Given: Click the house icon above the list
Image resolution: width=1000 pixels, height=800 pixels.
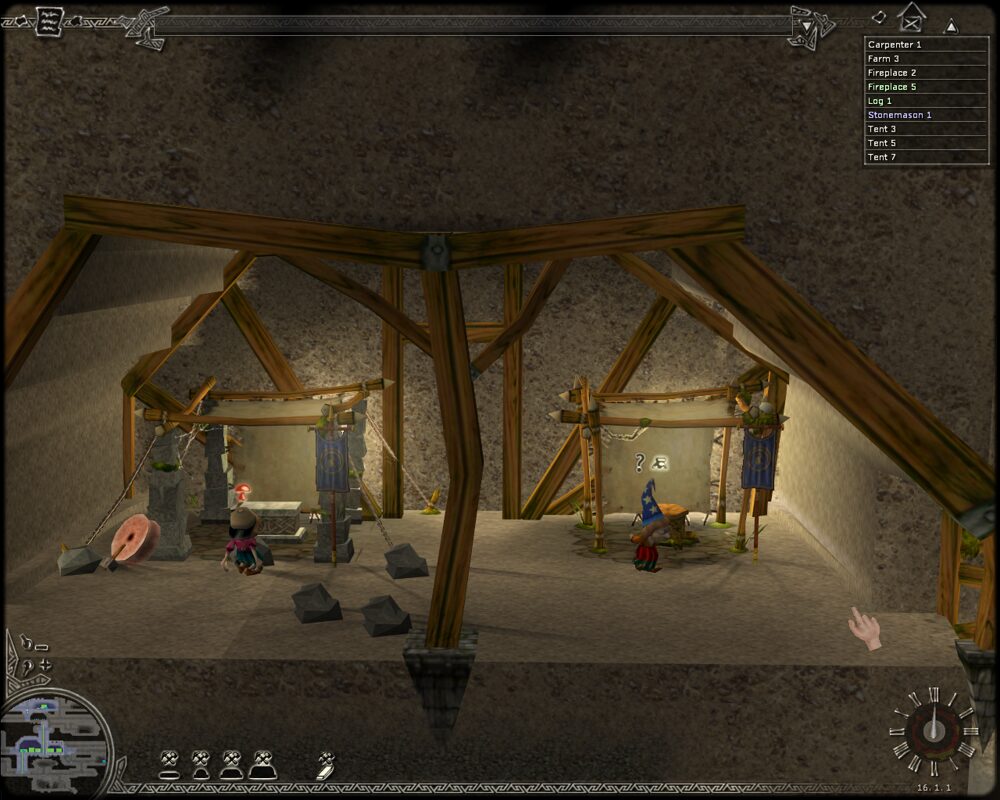Looking at the screenshot, I should 912,17.
